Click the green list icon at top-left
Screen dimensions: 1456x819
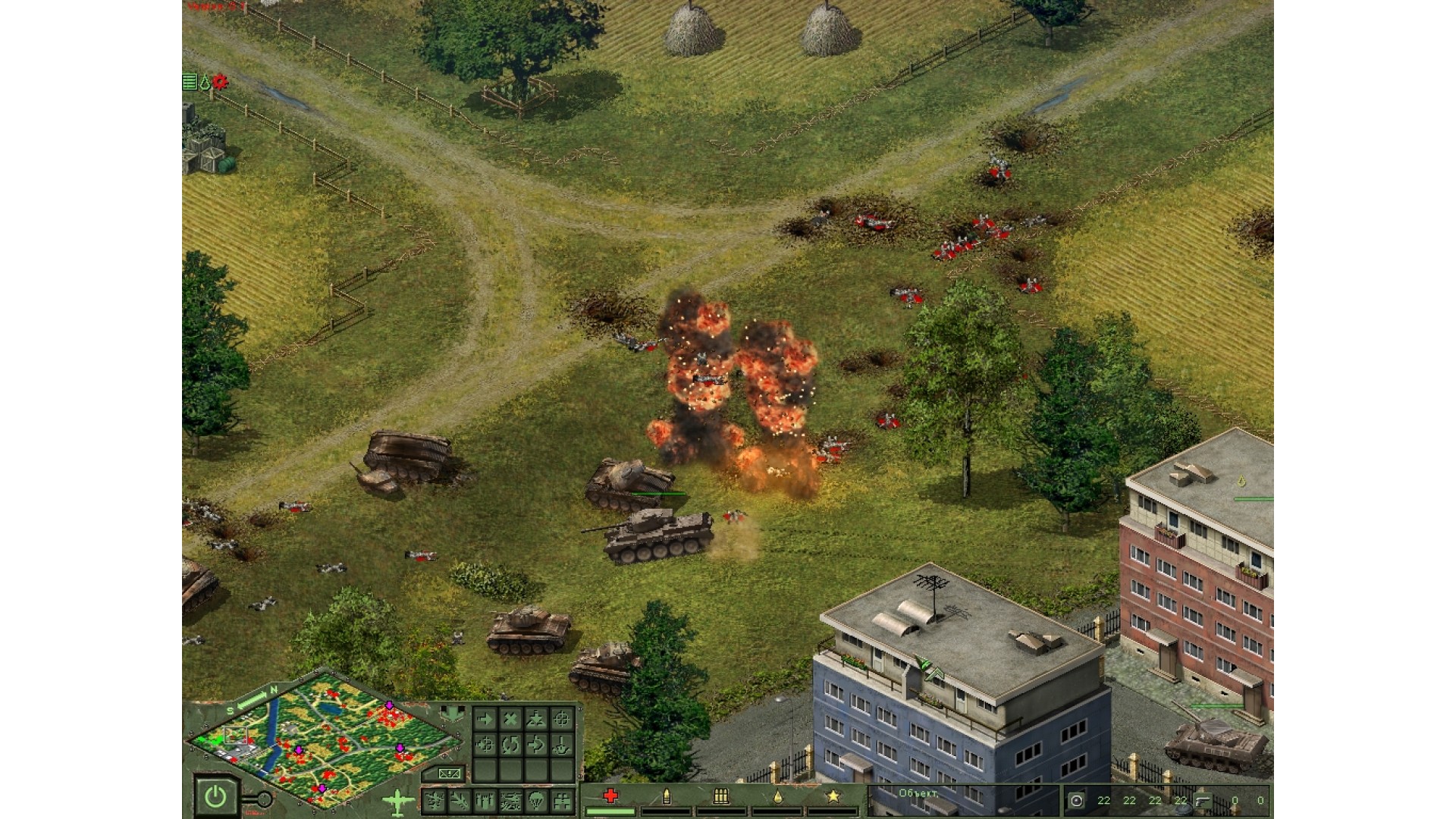coord(190,82)
